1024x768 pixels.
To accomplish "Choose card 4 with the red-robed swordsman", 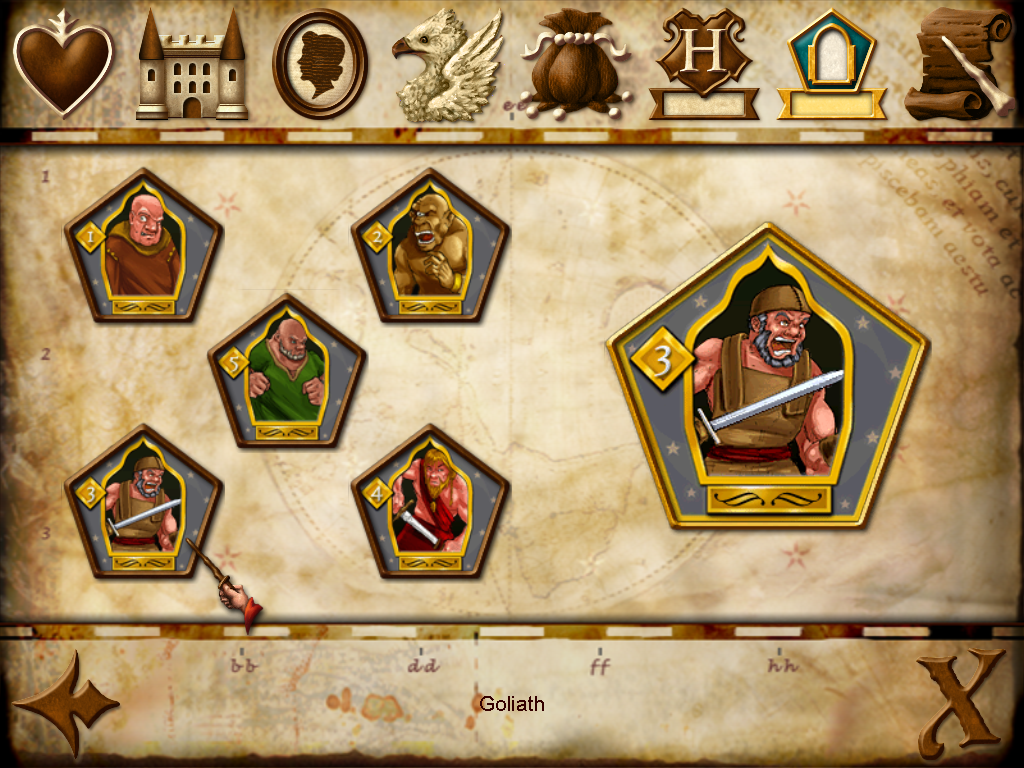I will click(430, 502).
